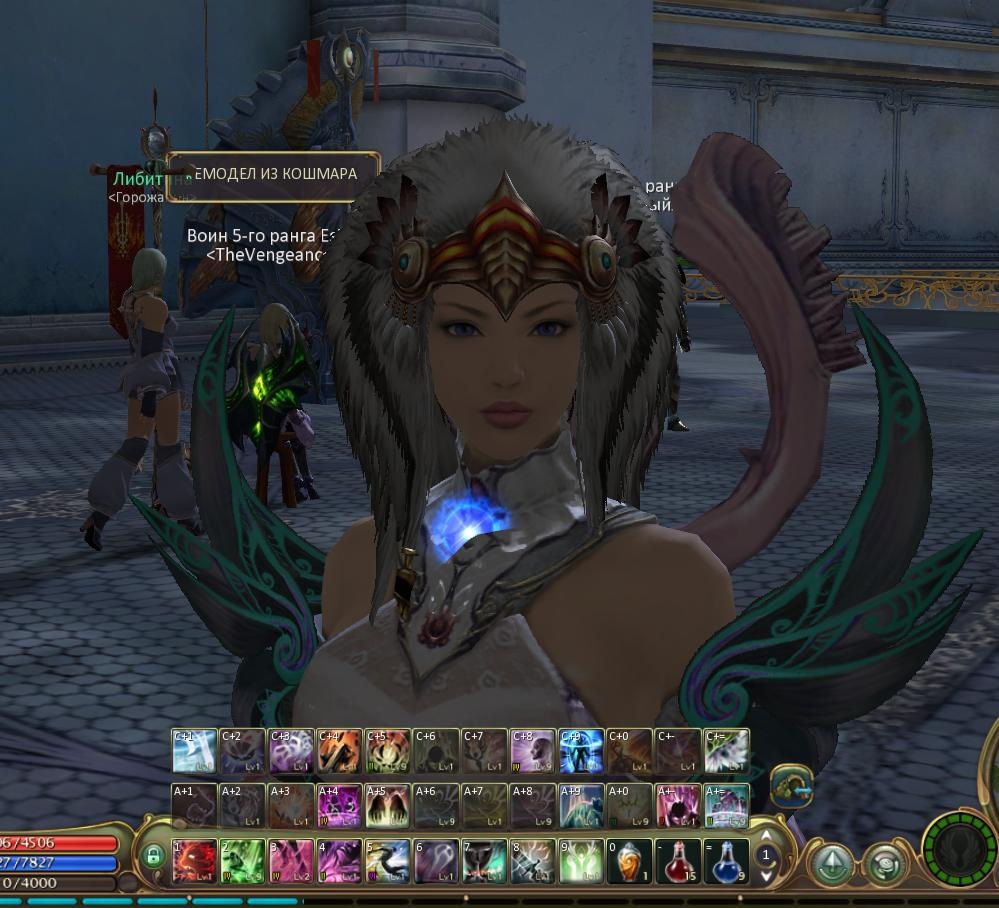Drink the blue mana potion
This screenshot has height=908, width=999.
click(727, 861)
